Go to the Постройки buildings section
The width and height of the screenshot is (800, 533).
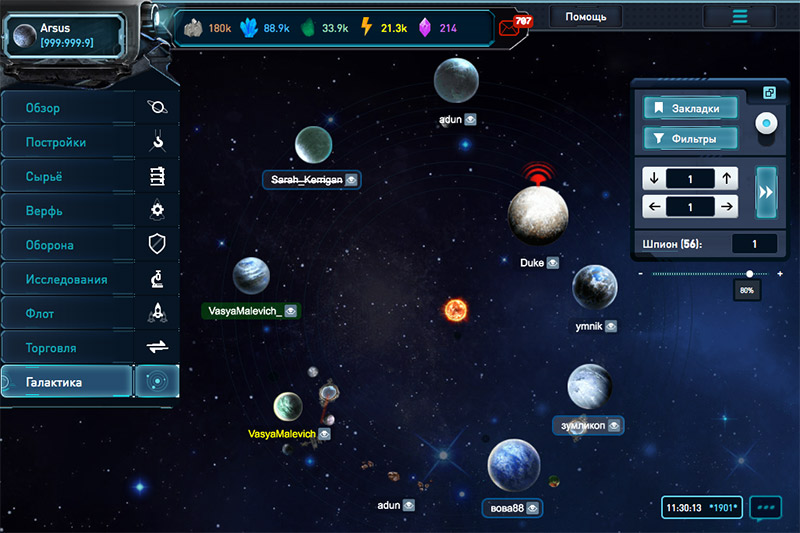coord(68,142)
